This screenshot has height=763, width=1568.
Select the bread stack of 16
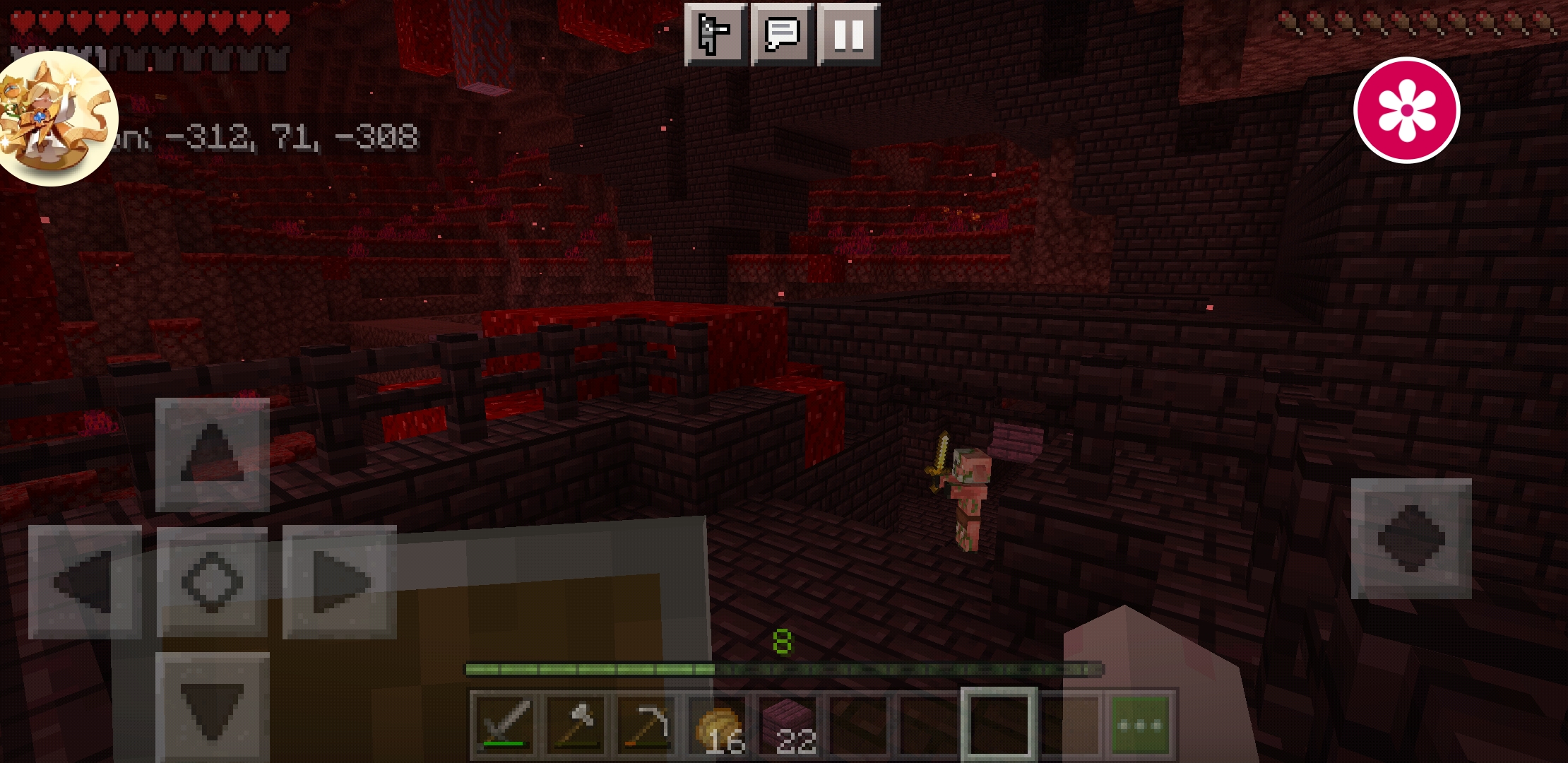(718, 725)
